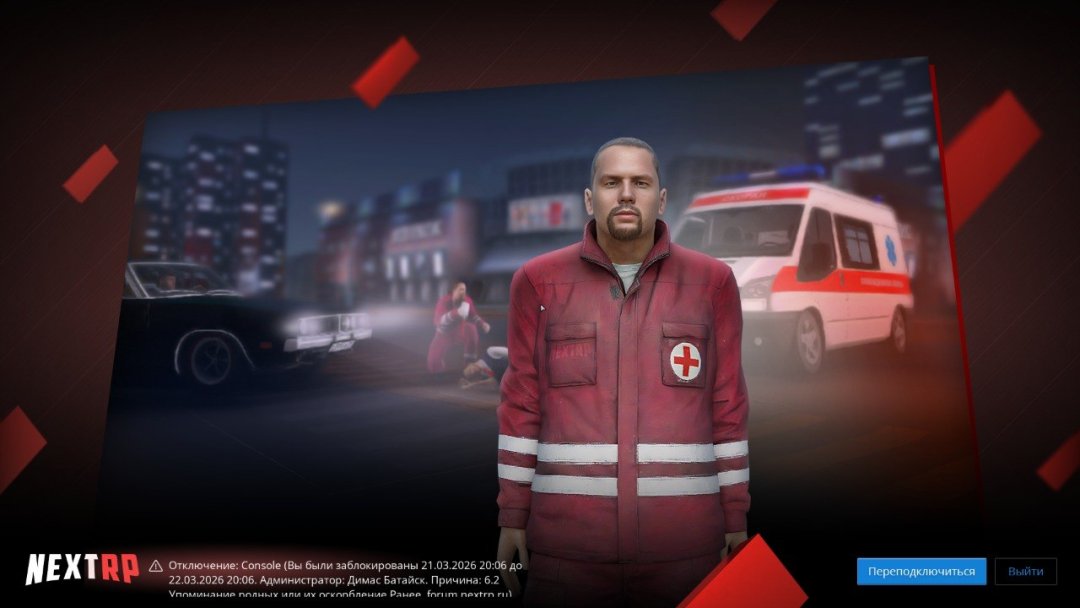Click the Переподключиться reconnect button
This screenshot has height=608, width=1080.
click(x=921, y=571)
